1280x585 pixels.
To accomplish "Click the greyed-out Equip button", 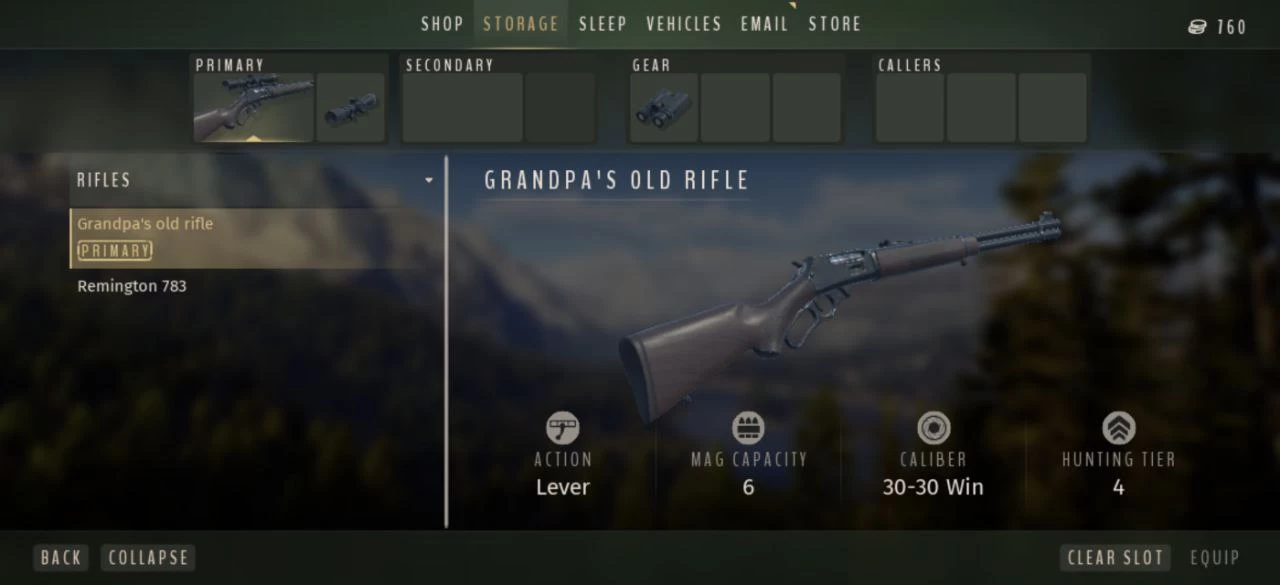I will point(1214,558).
